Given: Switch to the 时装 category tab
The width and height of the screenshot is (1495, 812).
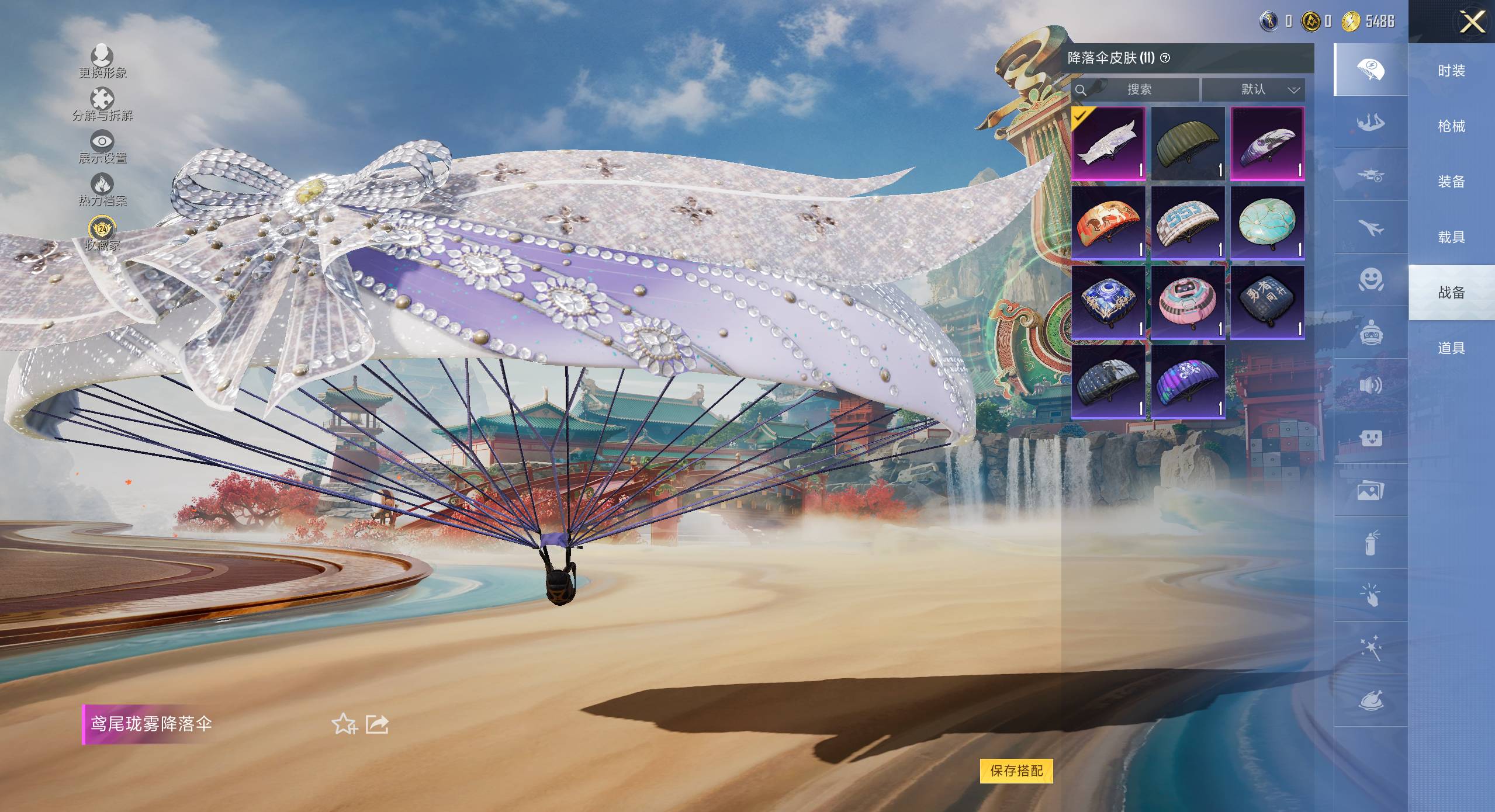Looking at the screenshot, I should coord(1451,71).
